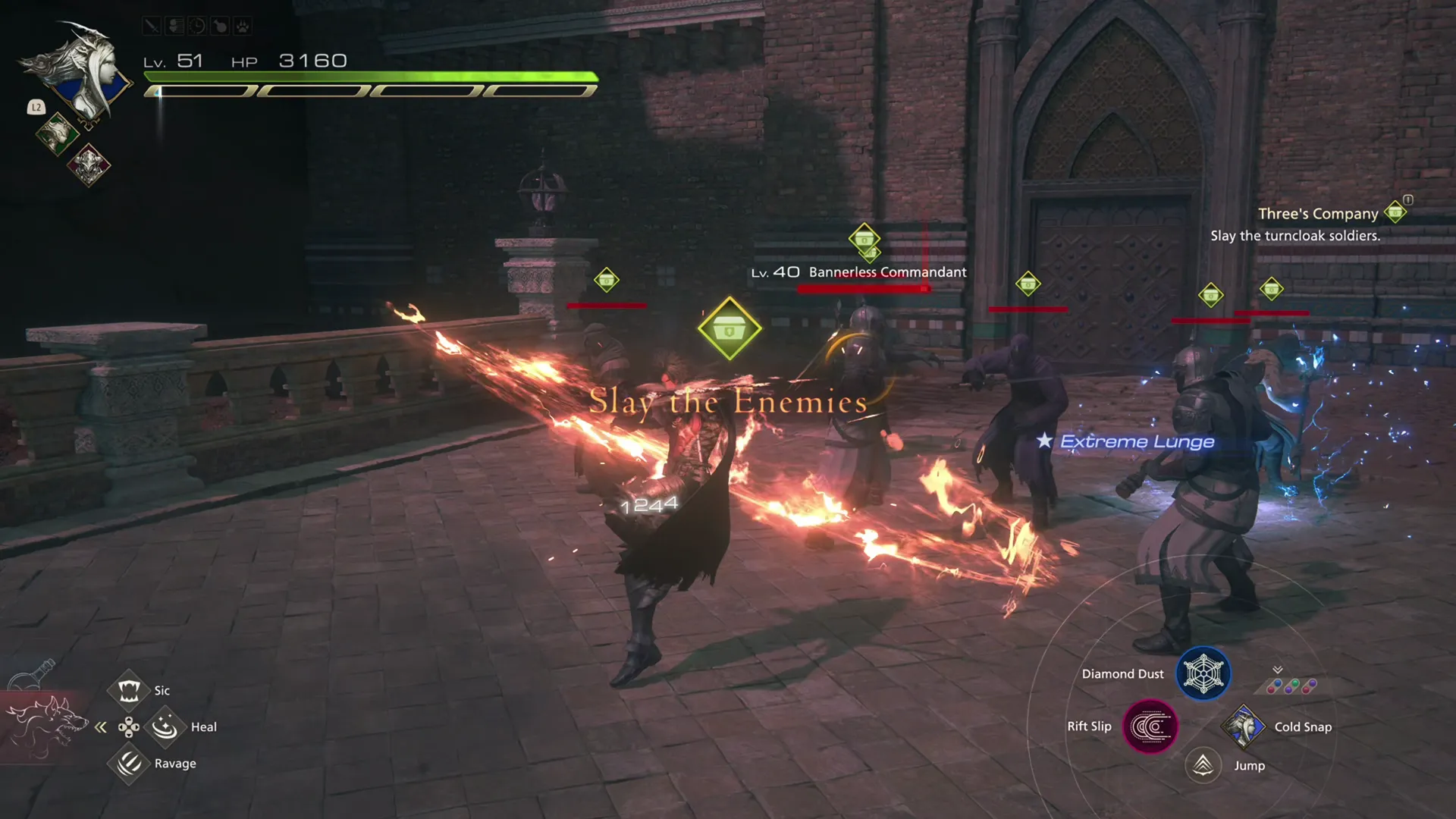The width and height of the screenshot is (1456, 819).
Task: Activate the Rift Slip ability icon
Action: (1150, 726)
